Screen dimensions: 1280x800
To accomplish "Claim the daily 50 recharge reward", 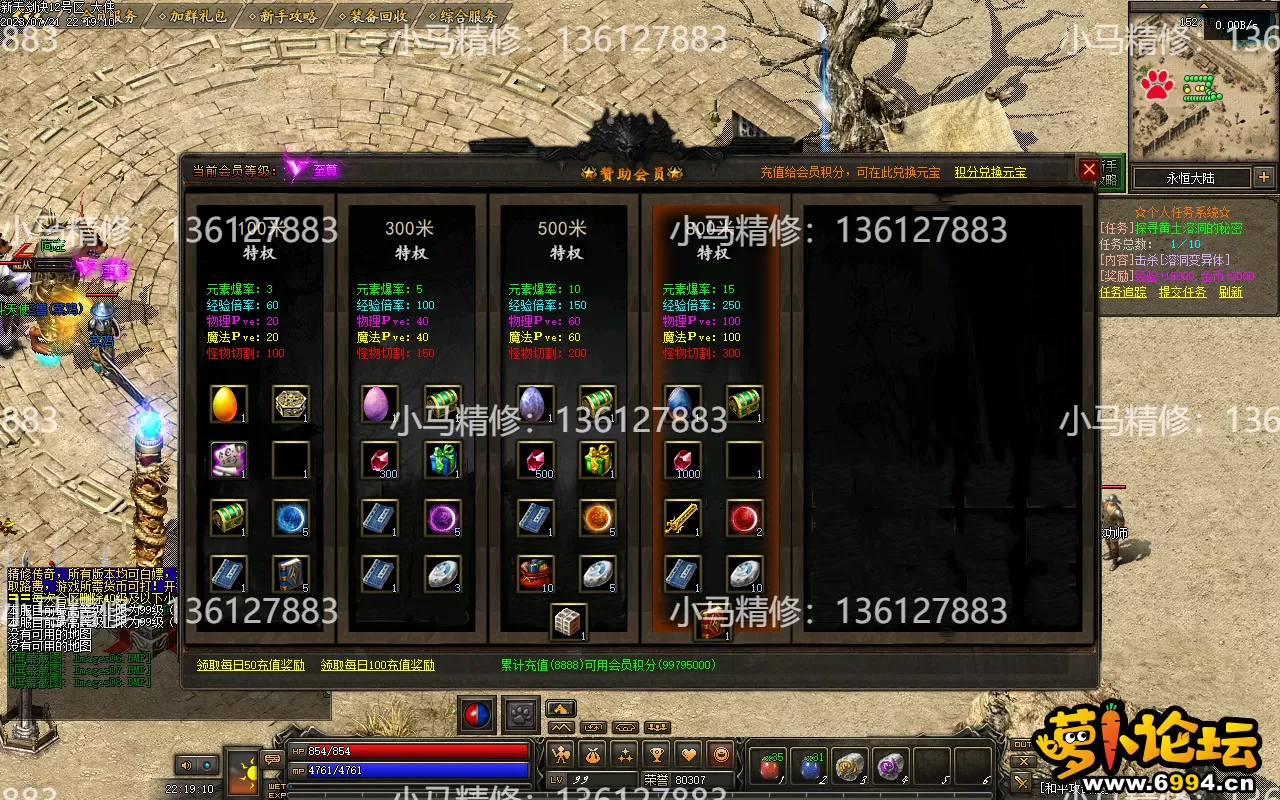I will [250, 665].
